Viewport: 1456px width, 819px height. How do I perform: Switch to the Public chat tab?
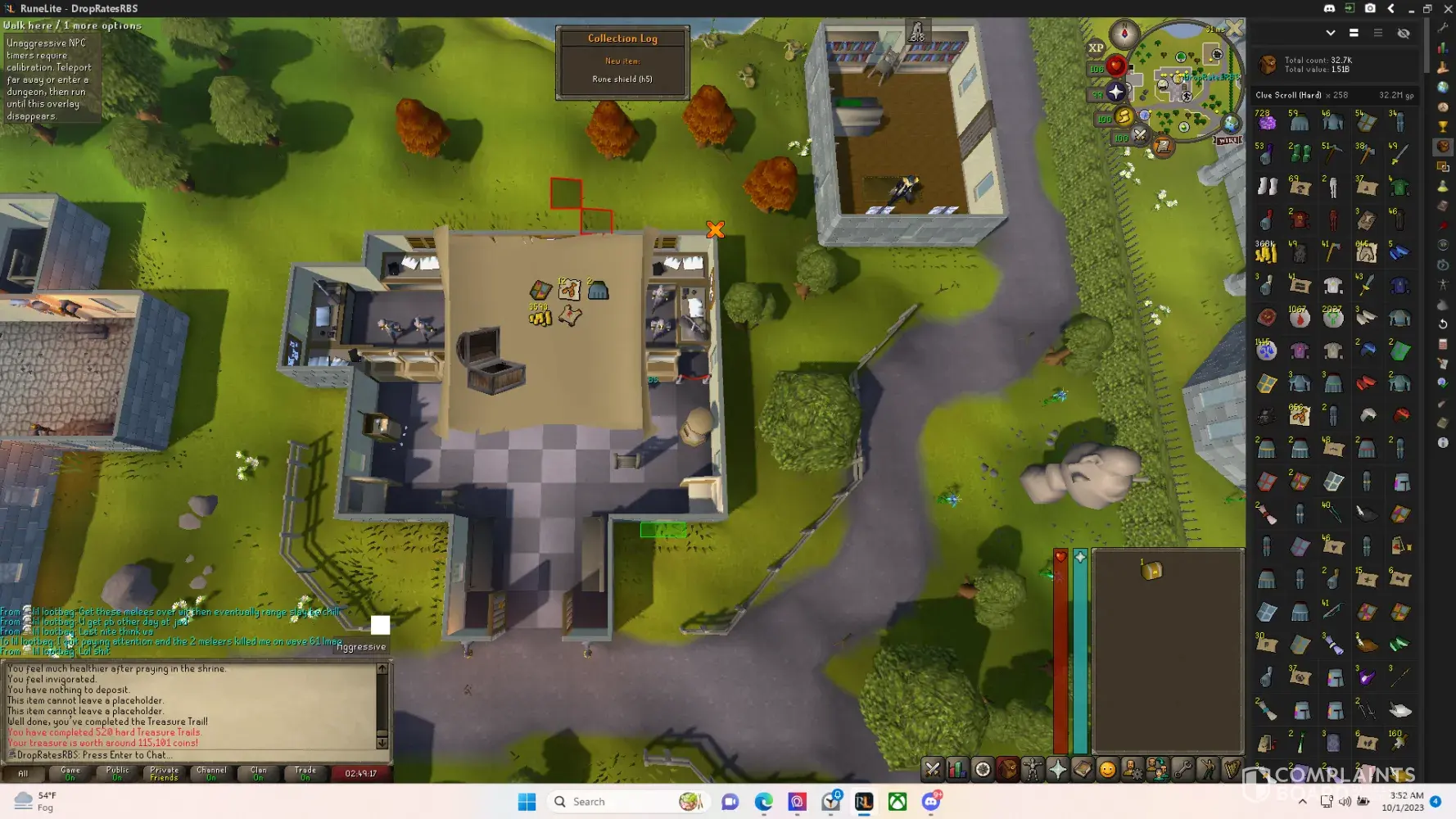pos(117,773)
